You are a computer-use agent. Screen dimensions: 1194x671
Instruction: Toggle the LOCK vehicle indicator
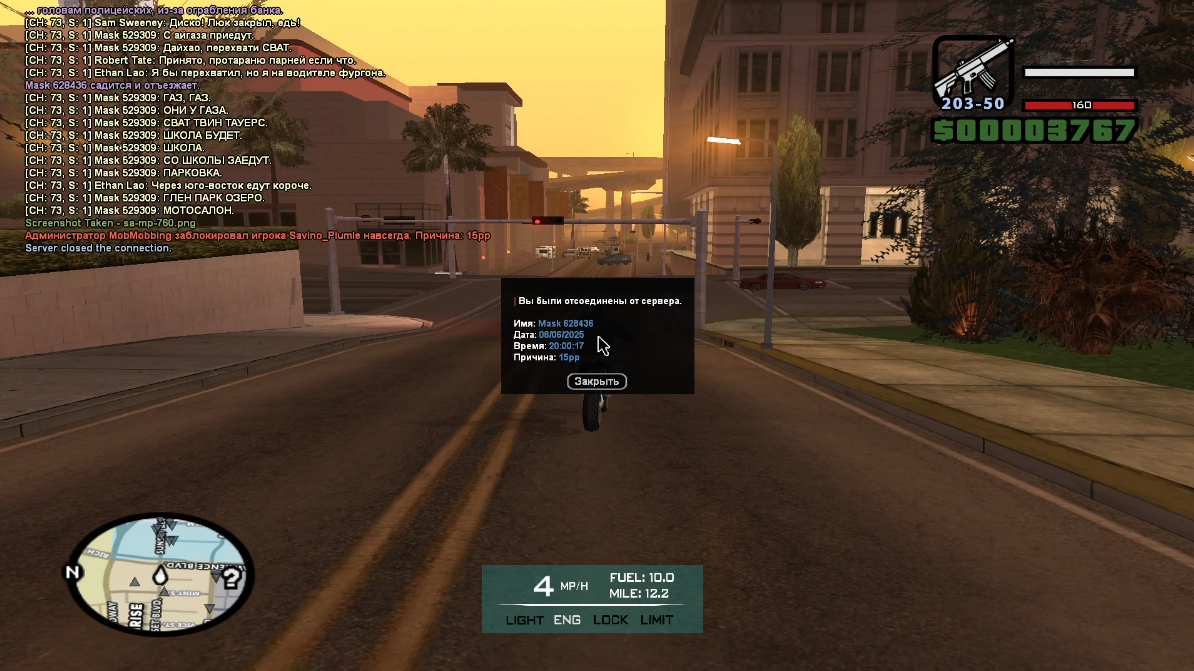(611, 620)
